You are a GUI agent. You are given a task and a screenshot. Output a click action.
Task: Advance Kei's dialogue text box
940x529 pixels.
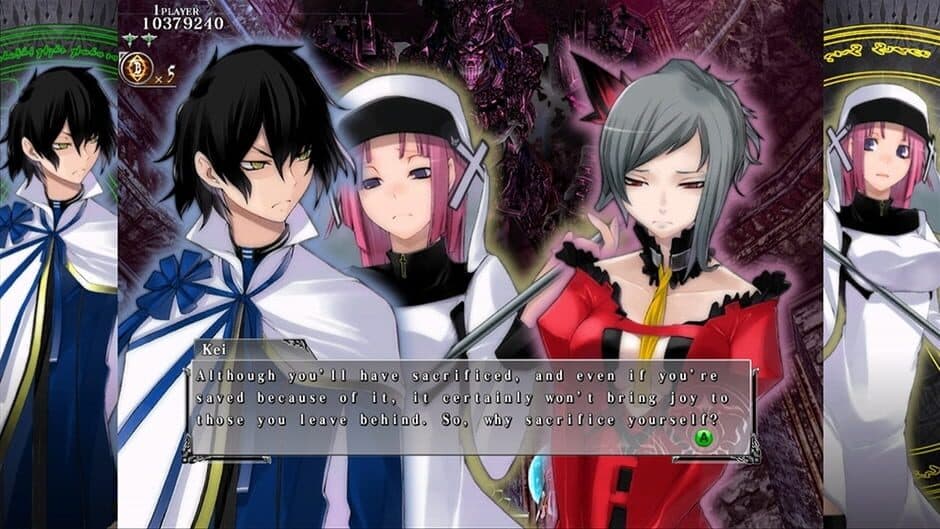click(704, 437)
